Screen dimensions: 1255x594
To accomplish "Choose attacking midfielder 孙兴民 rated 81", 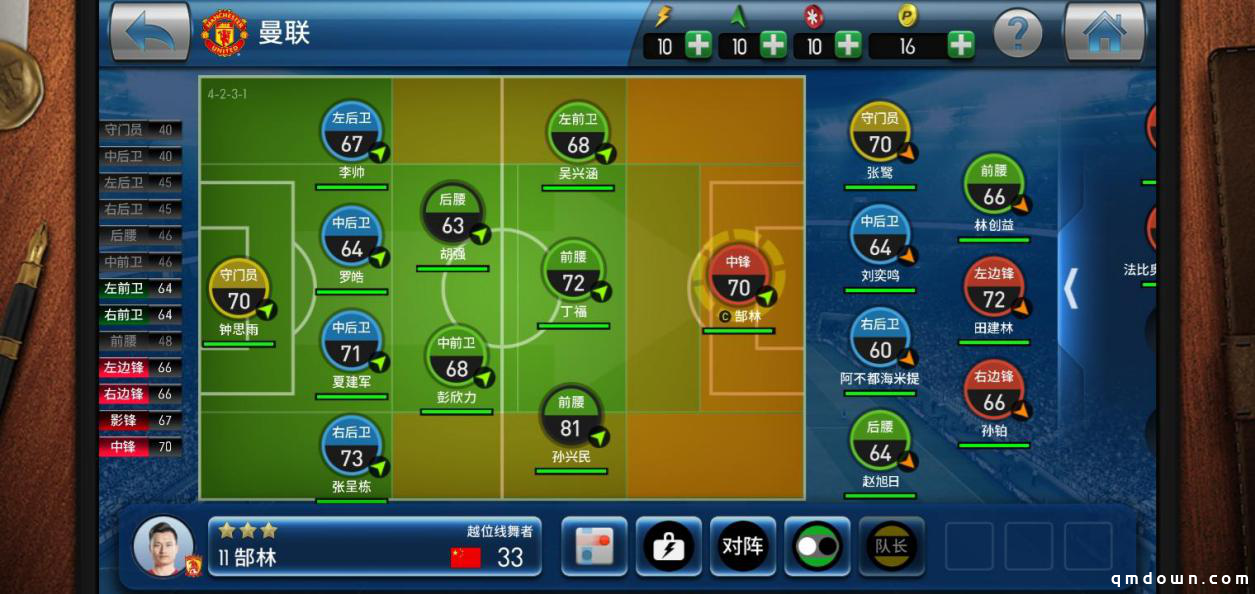I will pos(571,420).
